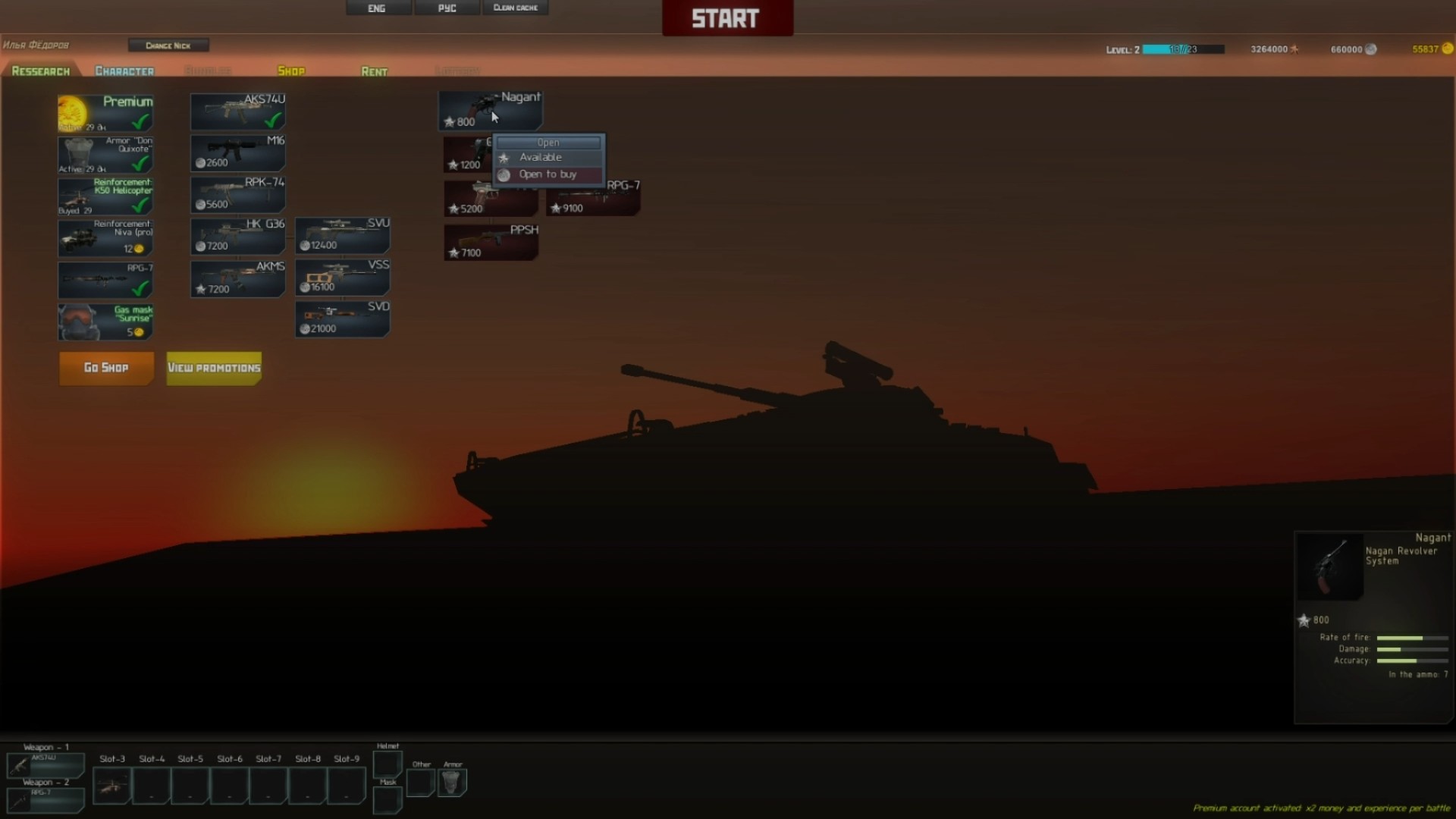Select the equipped Armor slot
Image resolution: width=1456 pixels, height=819 pixels.
[x=453, y=782]
